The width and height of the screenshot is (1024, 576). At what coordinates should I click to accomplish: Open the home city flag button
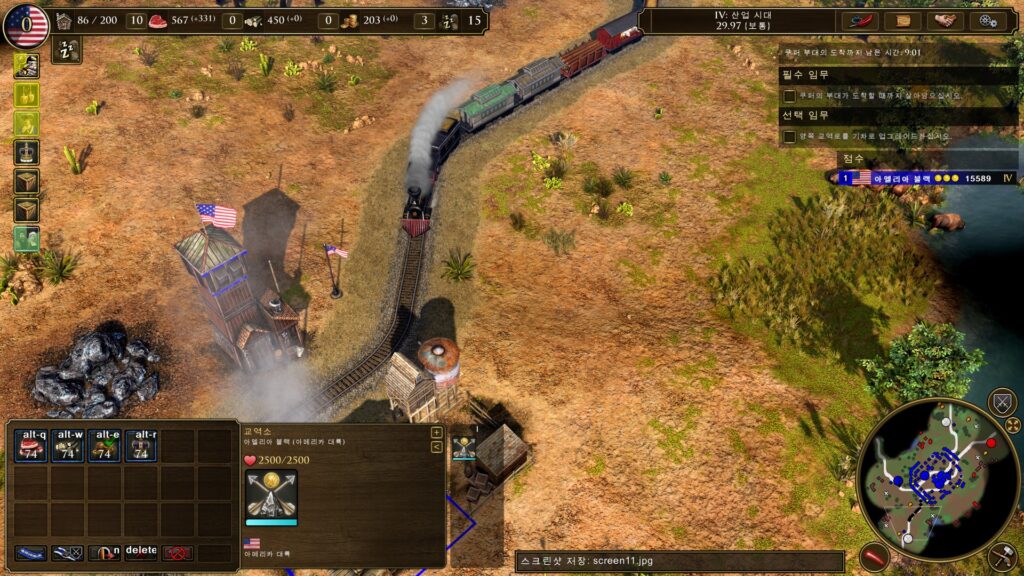click(x=26, y=25)
